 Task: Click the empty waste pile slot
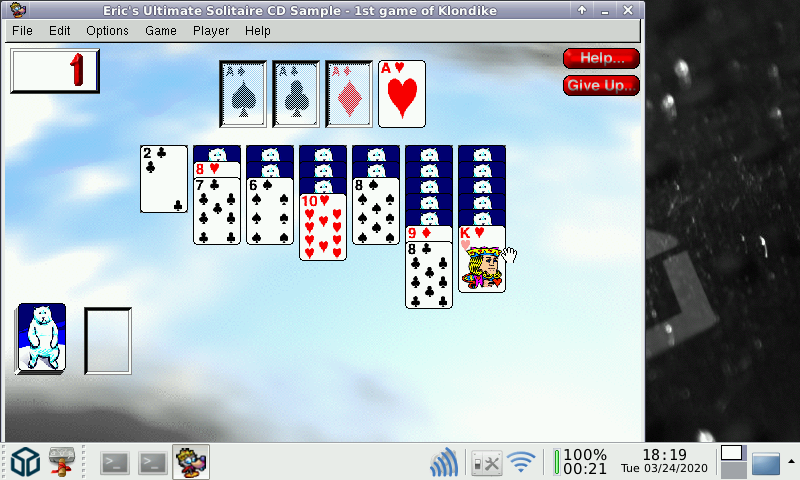pos(108,340)
